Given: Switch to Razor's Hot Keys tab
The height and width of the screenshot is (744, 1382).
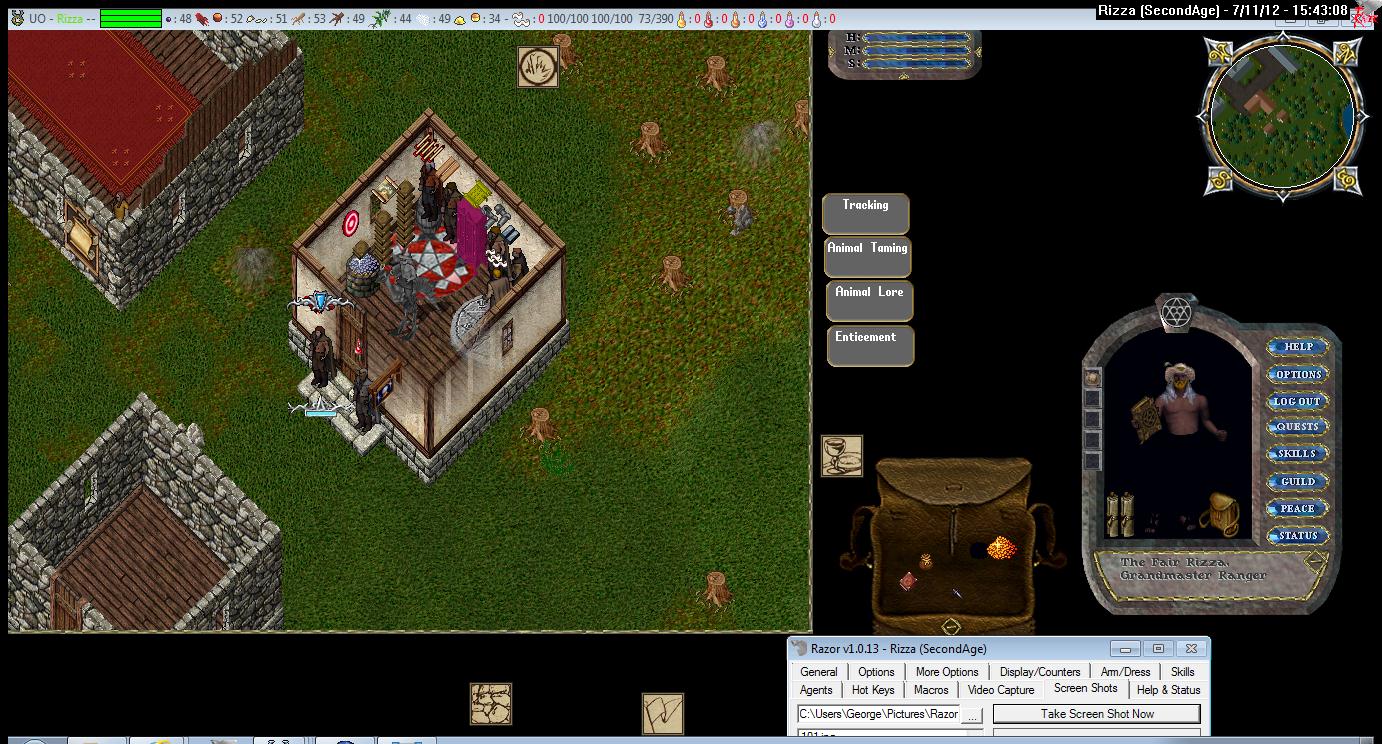Looking at the screenshot, I should click(x=873, y=690).
